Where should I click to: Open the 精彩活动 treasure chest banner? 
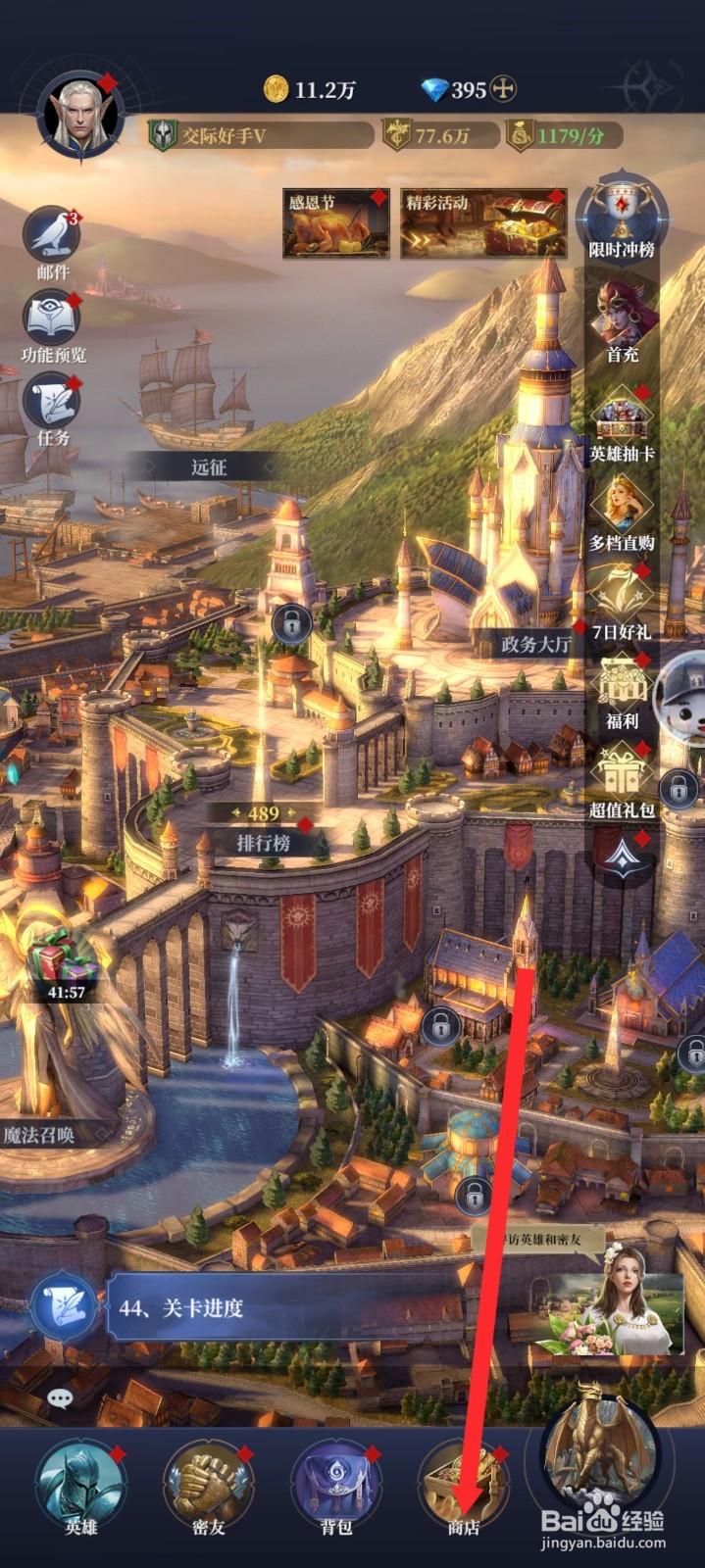coord(483,223)
